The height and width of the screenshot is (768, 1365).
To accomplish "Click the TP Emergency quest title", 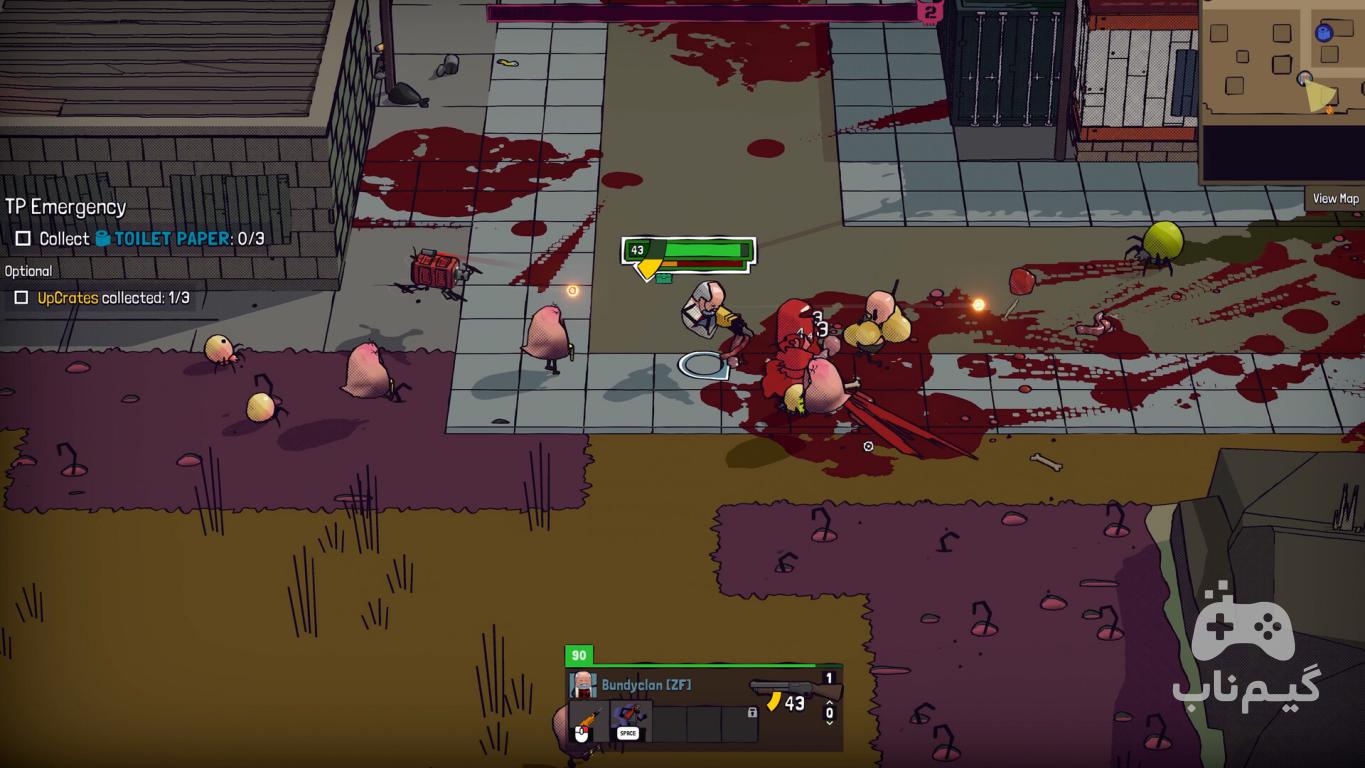I will (x=66, y=207).
